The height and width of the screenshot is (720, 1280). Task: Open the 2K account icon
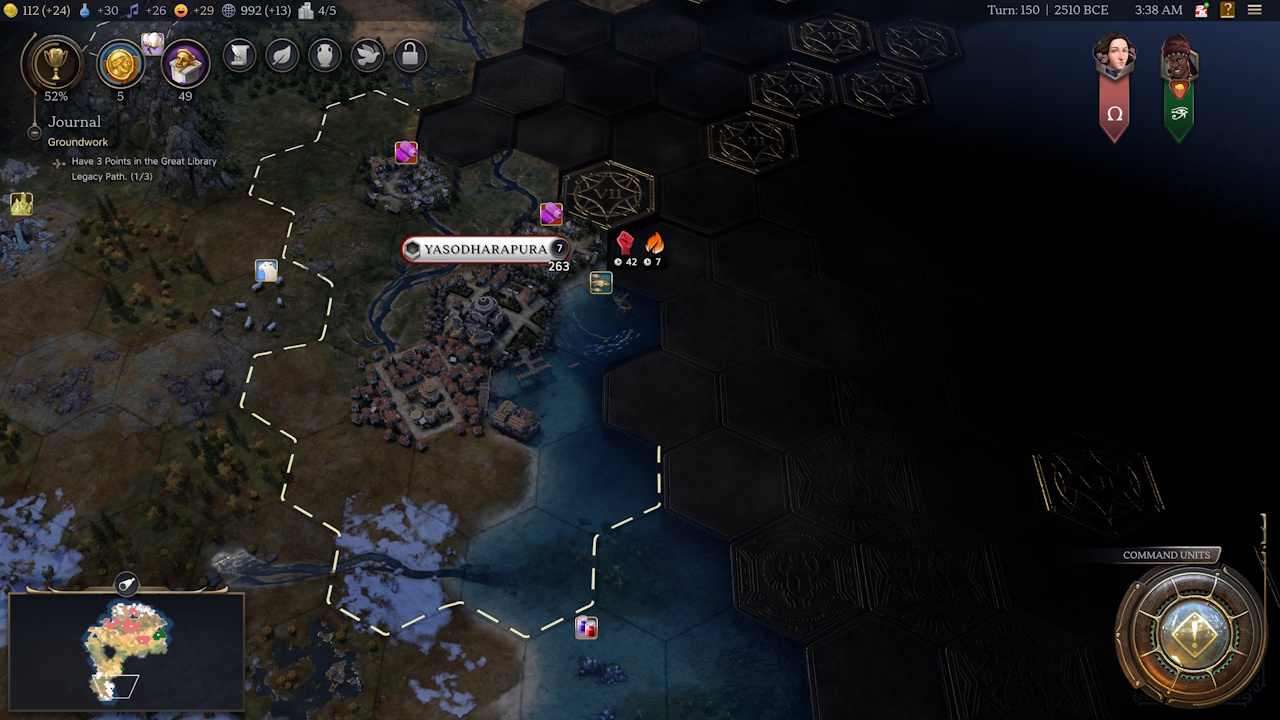click(x=1202, y=10)
